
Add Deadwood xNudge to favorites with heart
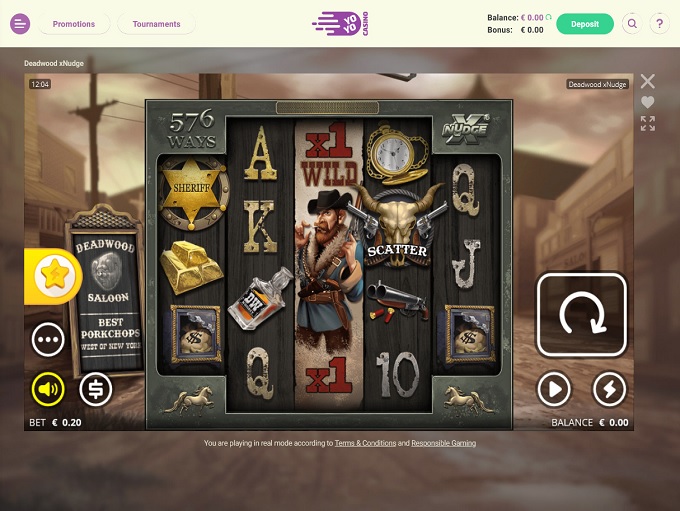click(x=648, y=102)
